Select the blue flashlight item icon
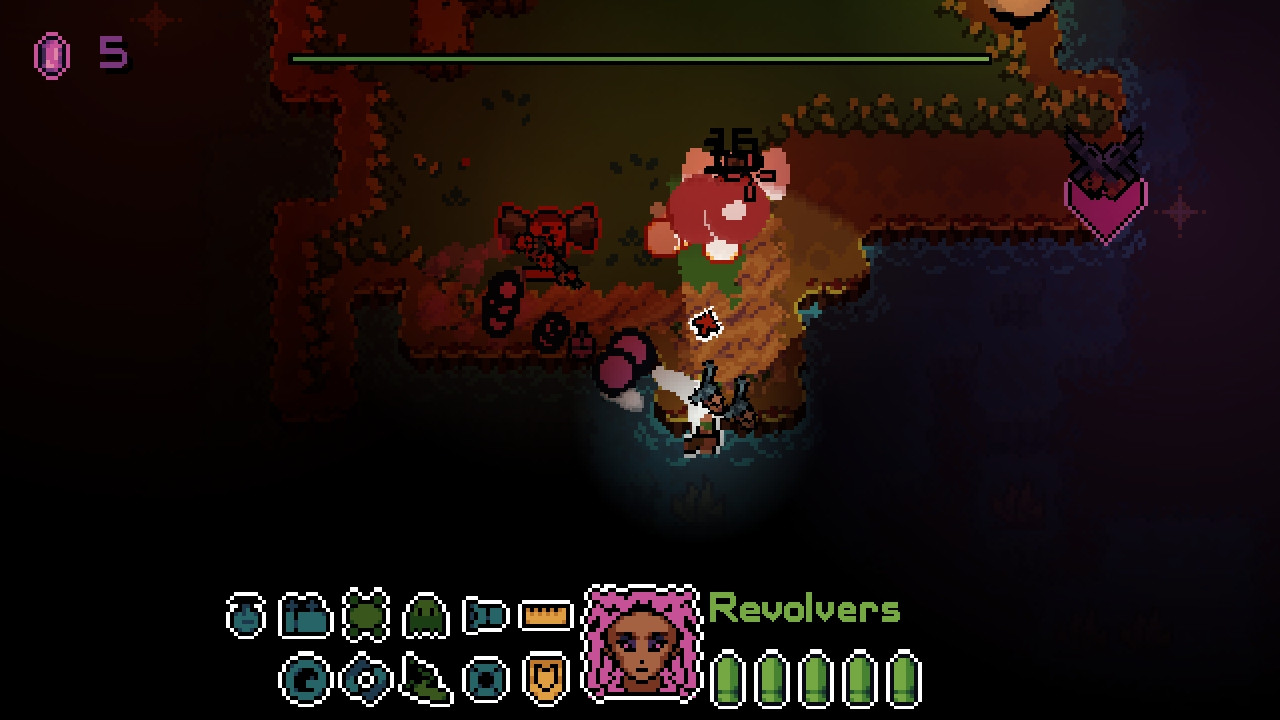Viewport: 1280px width, 720px height. pos(482,617)
